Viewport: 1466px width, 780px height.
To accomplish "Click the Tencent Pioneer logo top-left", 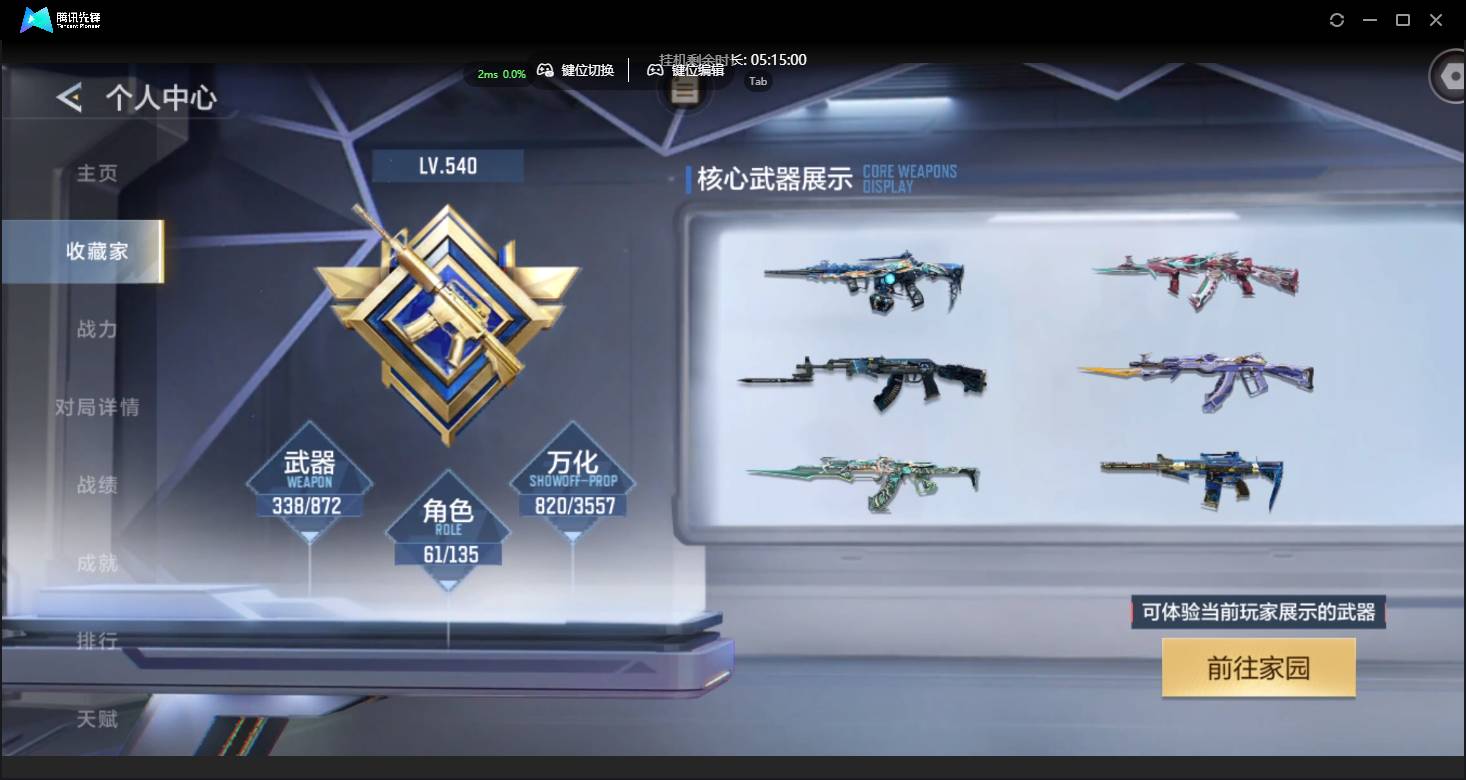I will click(x=37, y=19).
